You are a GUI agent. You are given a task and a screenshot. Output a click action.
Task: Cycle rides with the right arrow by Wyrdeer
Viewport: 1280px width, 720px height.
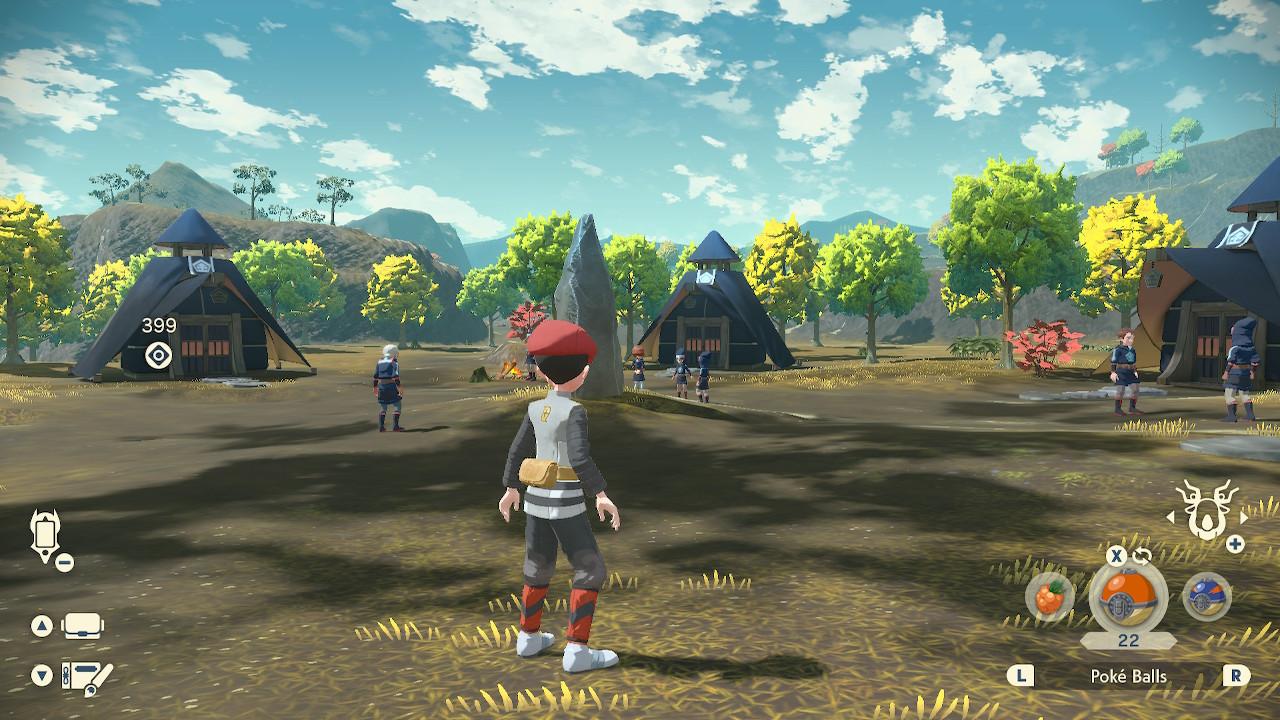pos(1245,516)
